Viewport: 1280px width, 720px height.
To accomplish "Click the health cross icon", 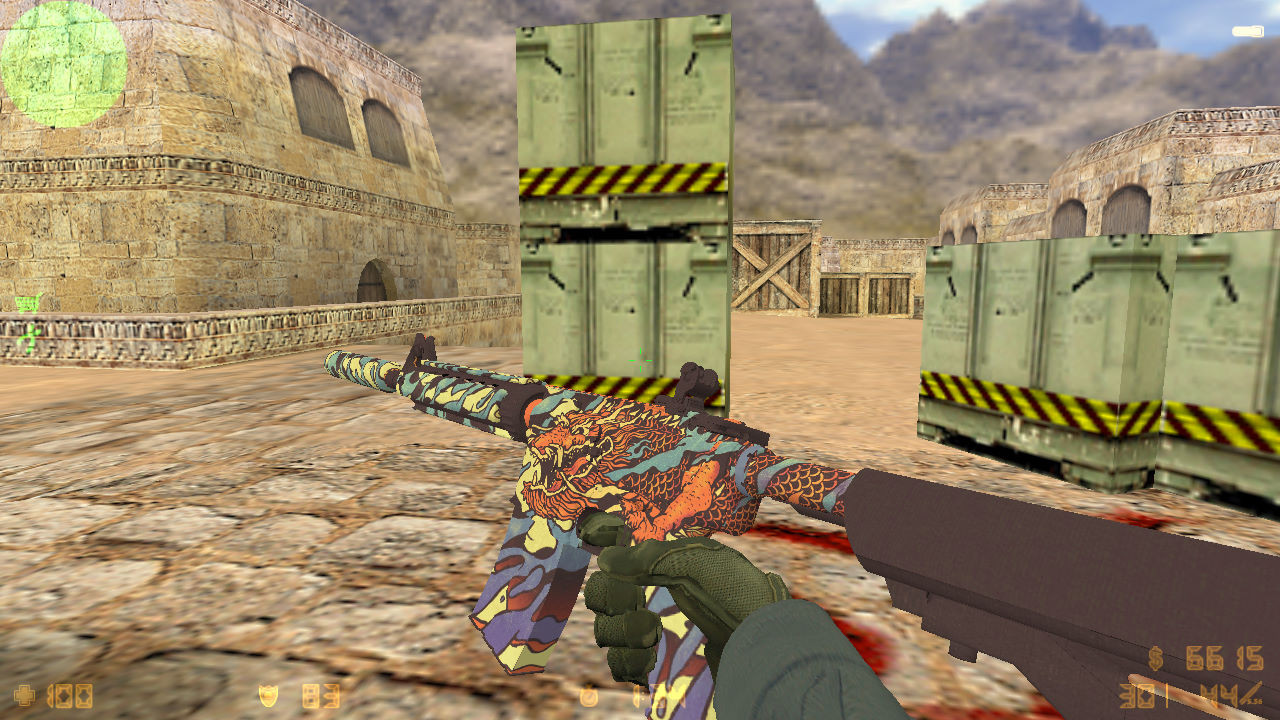I will click(25, 695).
